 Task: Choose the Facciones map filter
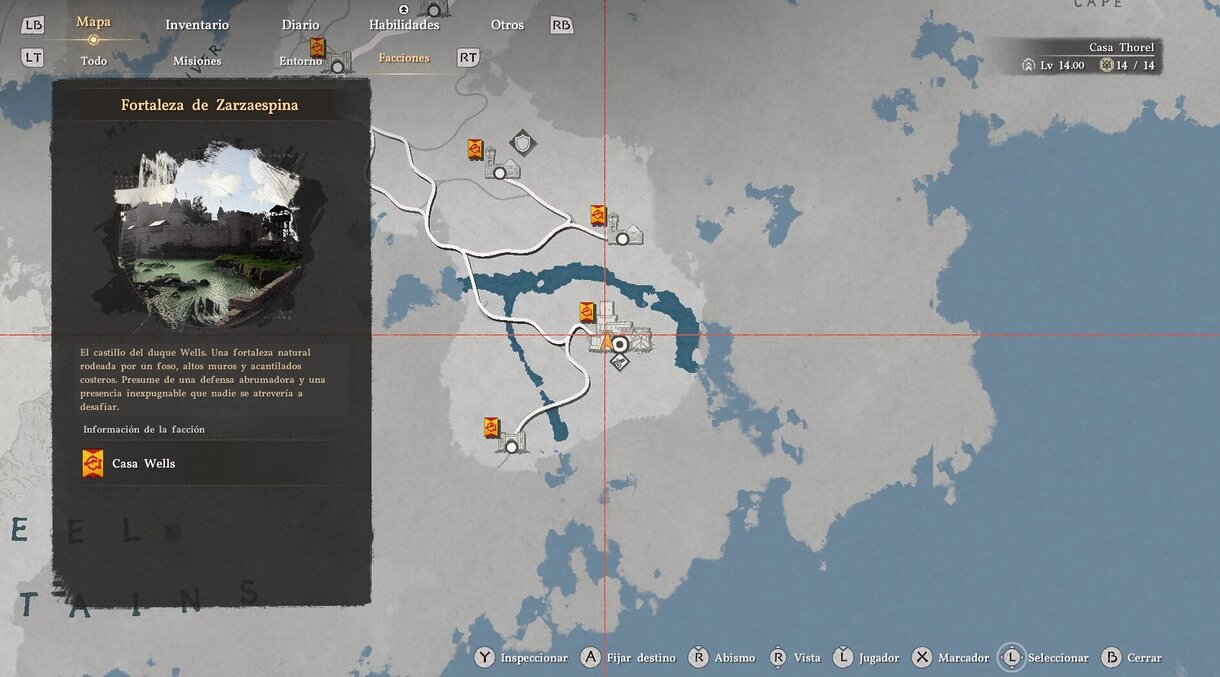404,58
